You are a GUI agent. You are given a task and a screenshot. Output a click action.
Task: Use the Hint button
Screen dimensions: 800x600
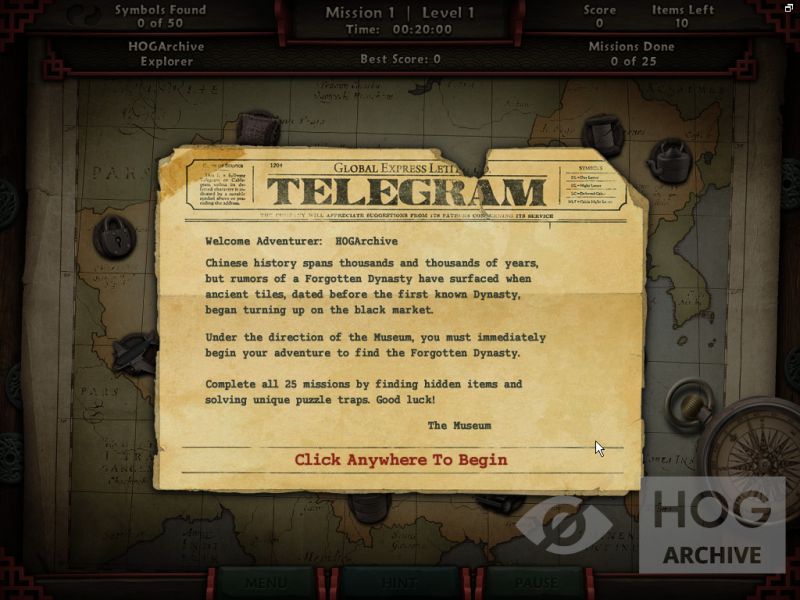click(x=402, y=582)
